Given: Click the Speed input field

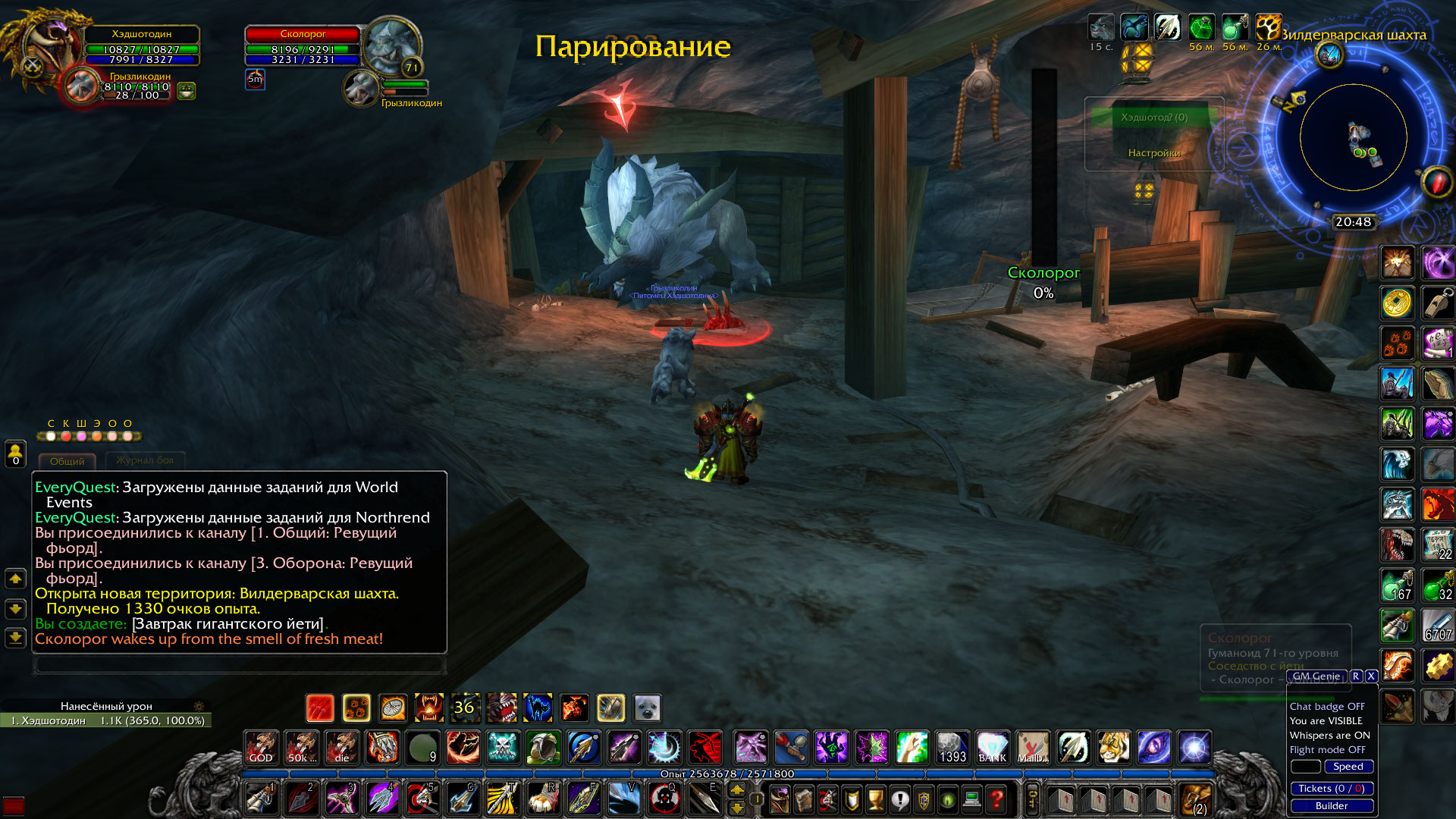Looking at the screenshot, I should coord(1304,767).
